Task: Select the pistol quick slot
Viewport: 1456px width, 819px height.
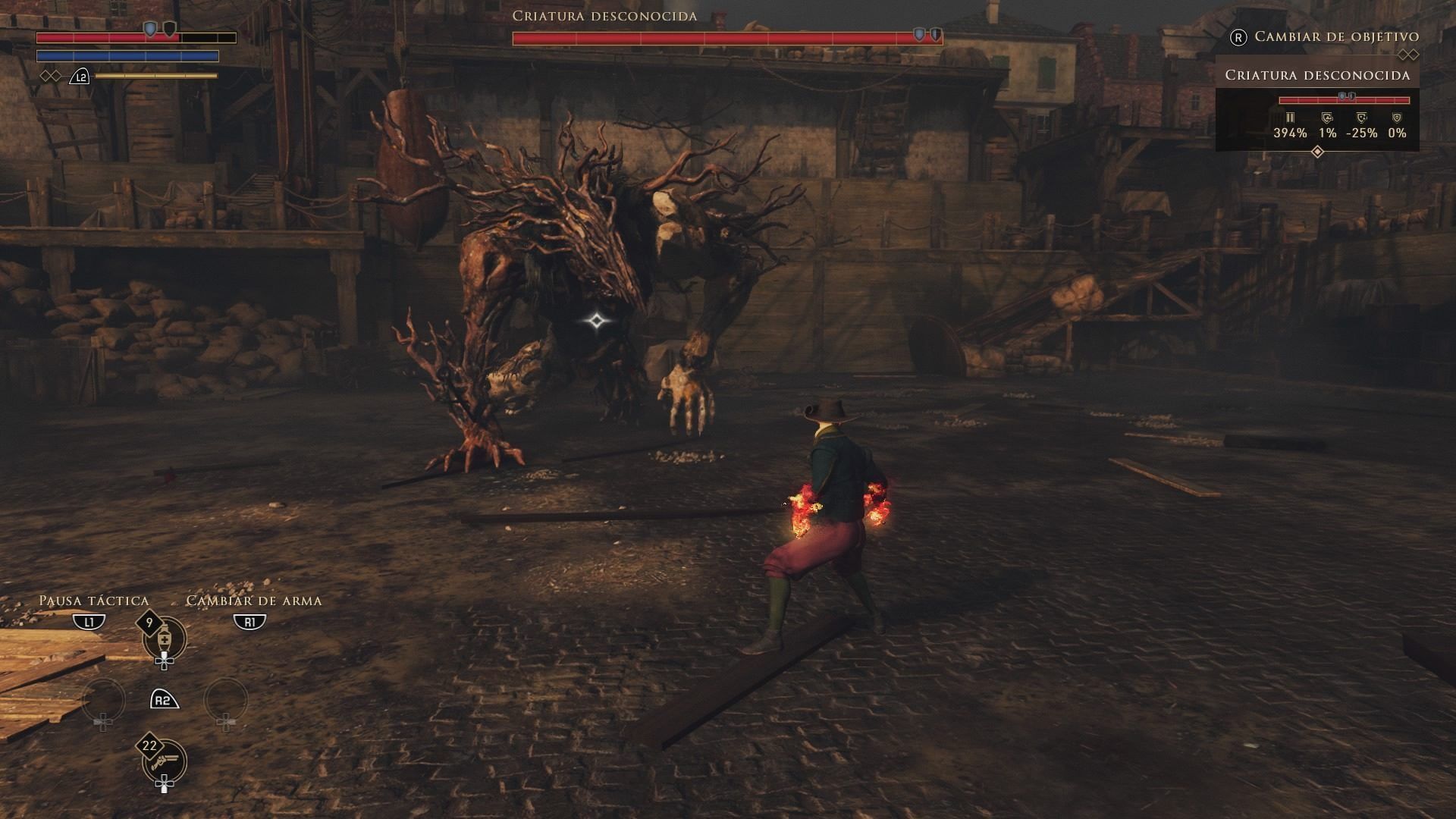Action: coord(164,761)
